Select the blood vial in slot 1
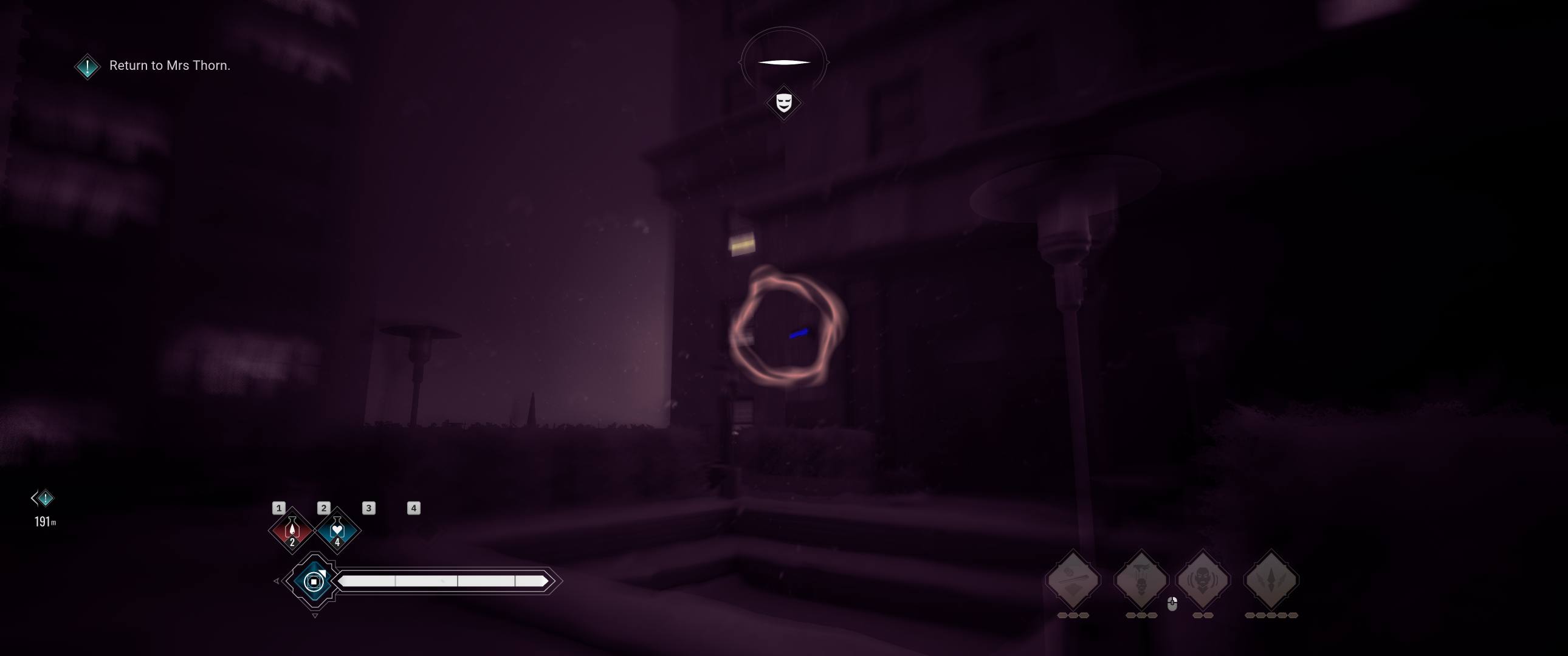The height and width of the screenshot is (656, 1568). tap(292, 529)
